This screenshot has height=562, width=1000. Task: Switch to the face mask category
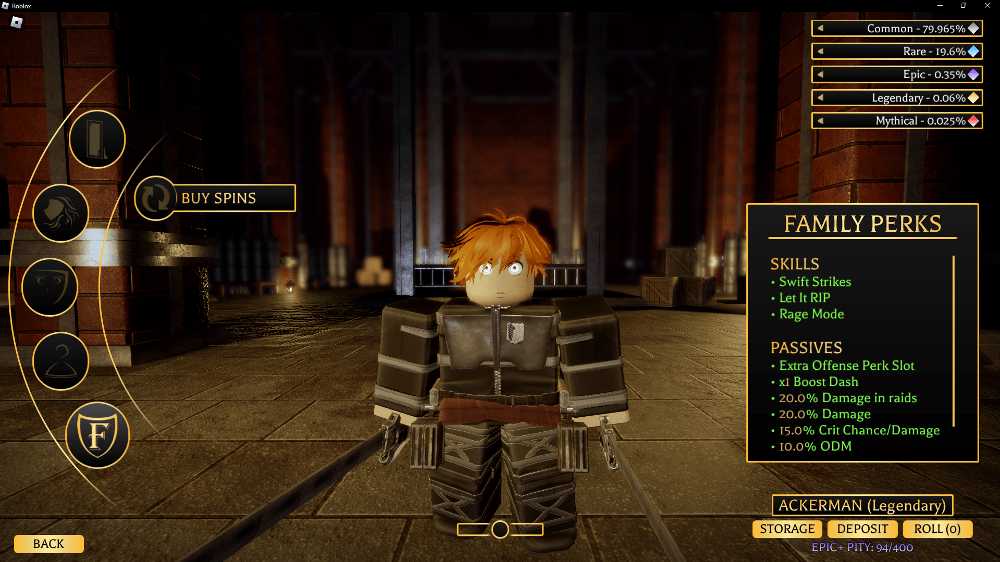click(49, 287)
